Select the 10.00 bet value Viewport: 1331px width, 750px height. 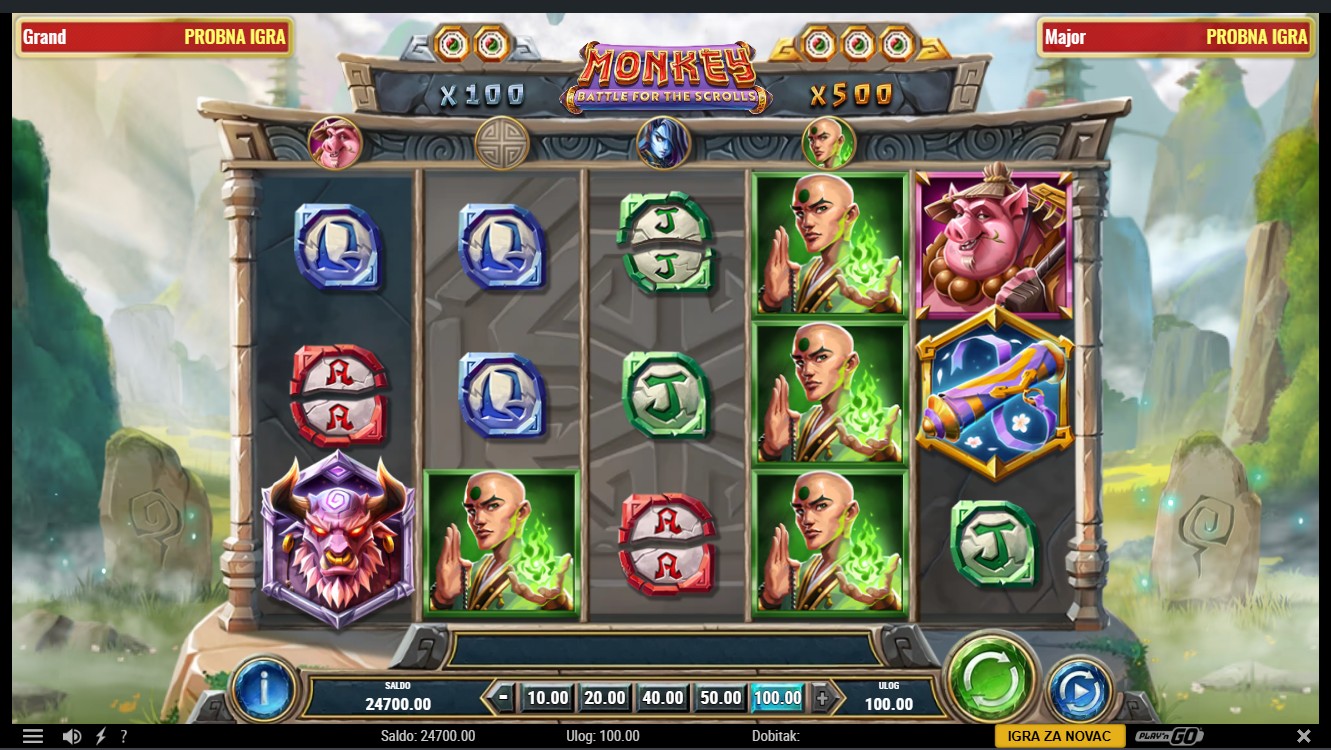(x=547, y=698)
